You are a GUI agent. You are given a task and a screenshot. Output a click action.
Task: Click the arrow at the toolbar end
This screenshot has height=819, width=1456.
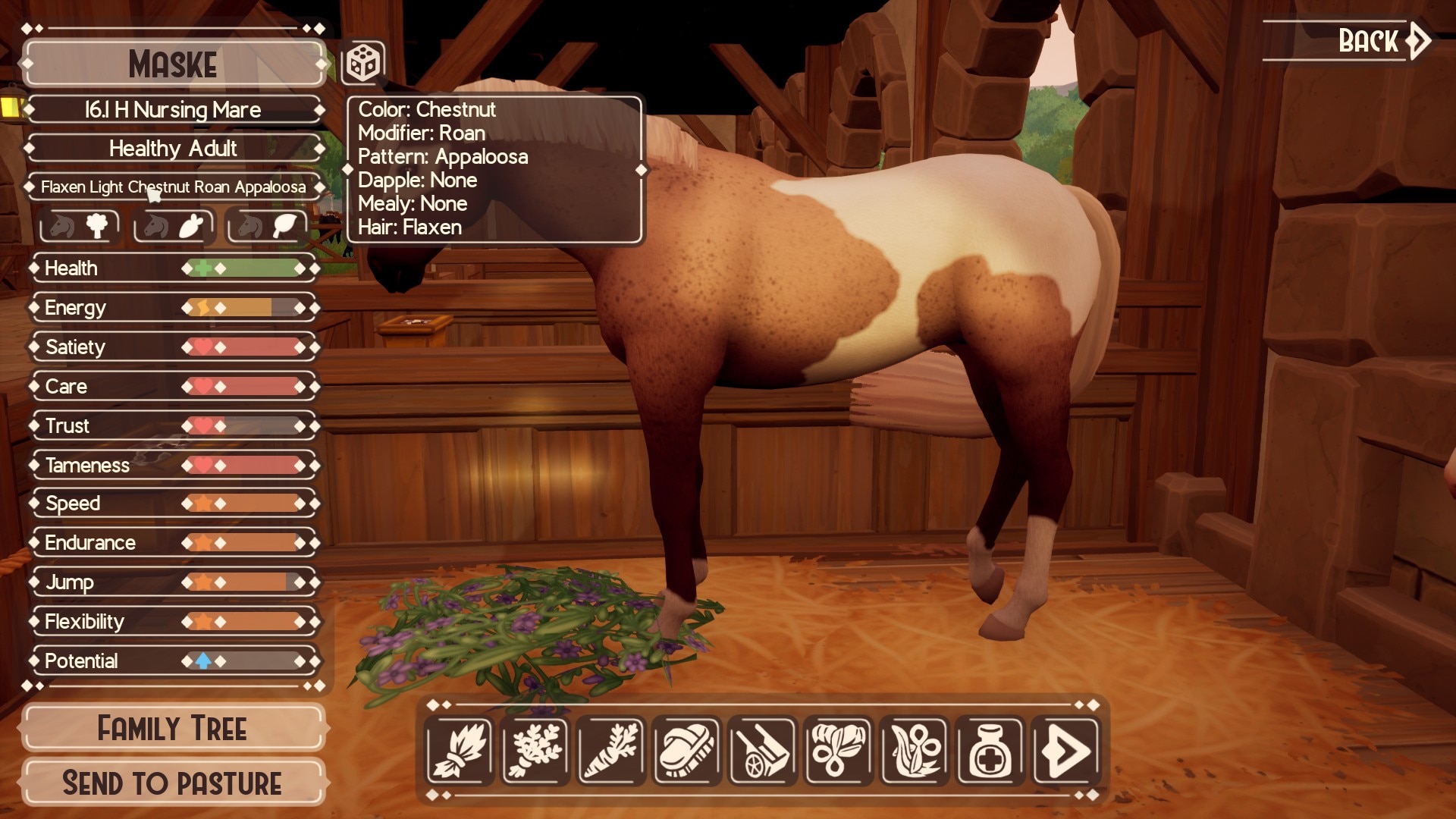click(x=1066, y=751)
